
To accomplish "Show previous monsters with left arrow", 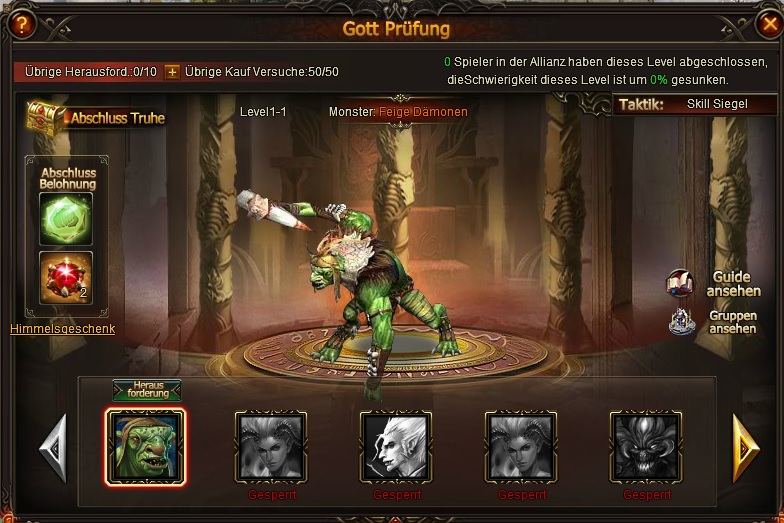I will click(x=52, y=447).
